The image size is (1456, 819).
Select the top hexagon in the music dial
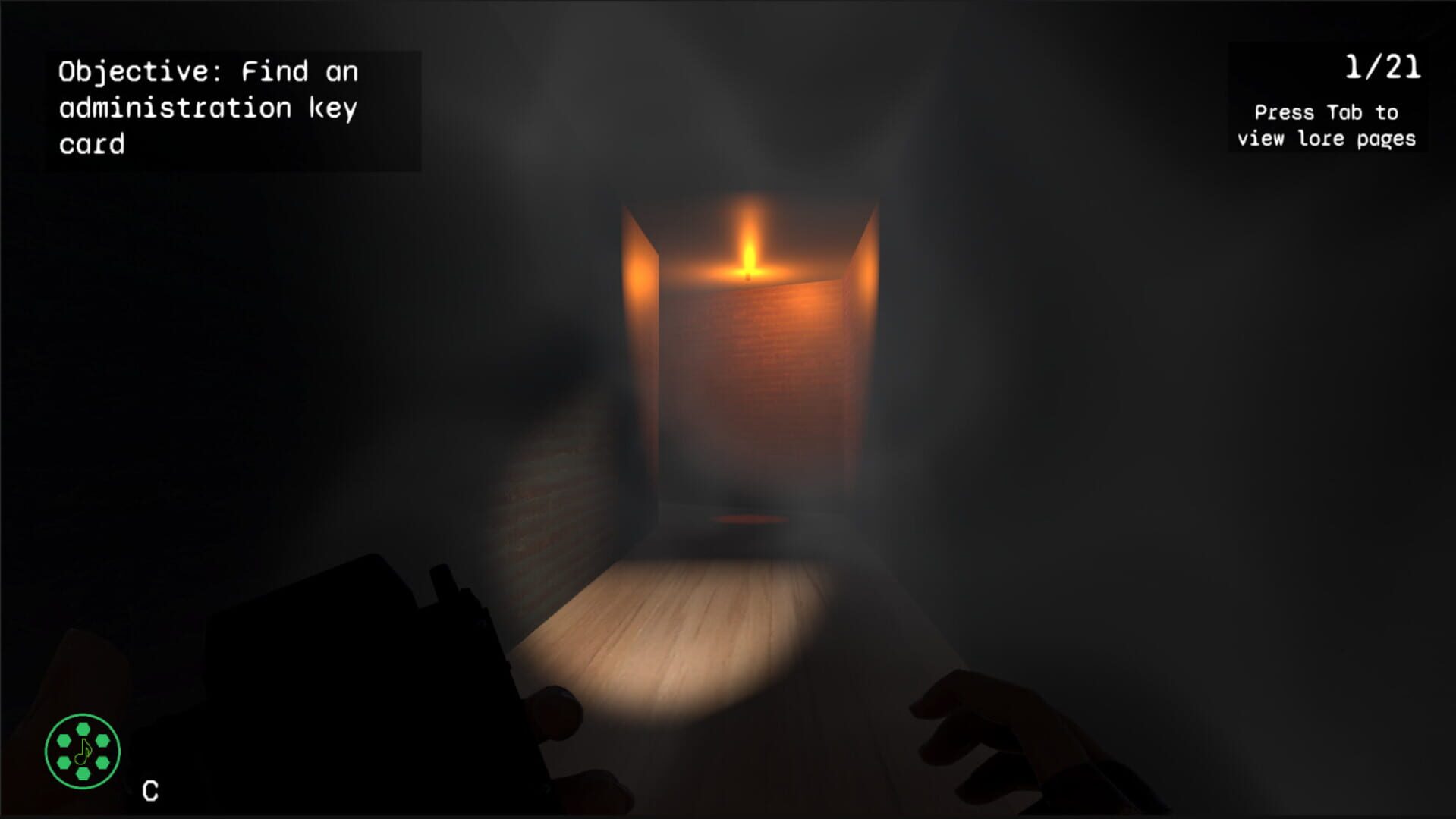(83, 729)
